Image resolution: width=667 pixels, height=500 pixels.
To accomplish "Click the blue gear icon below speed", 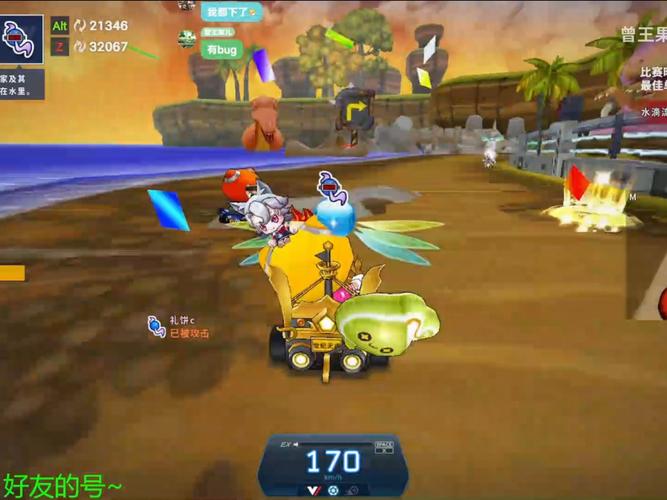I will 333,490.
